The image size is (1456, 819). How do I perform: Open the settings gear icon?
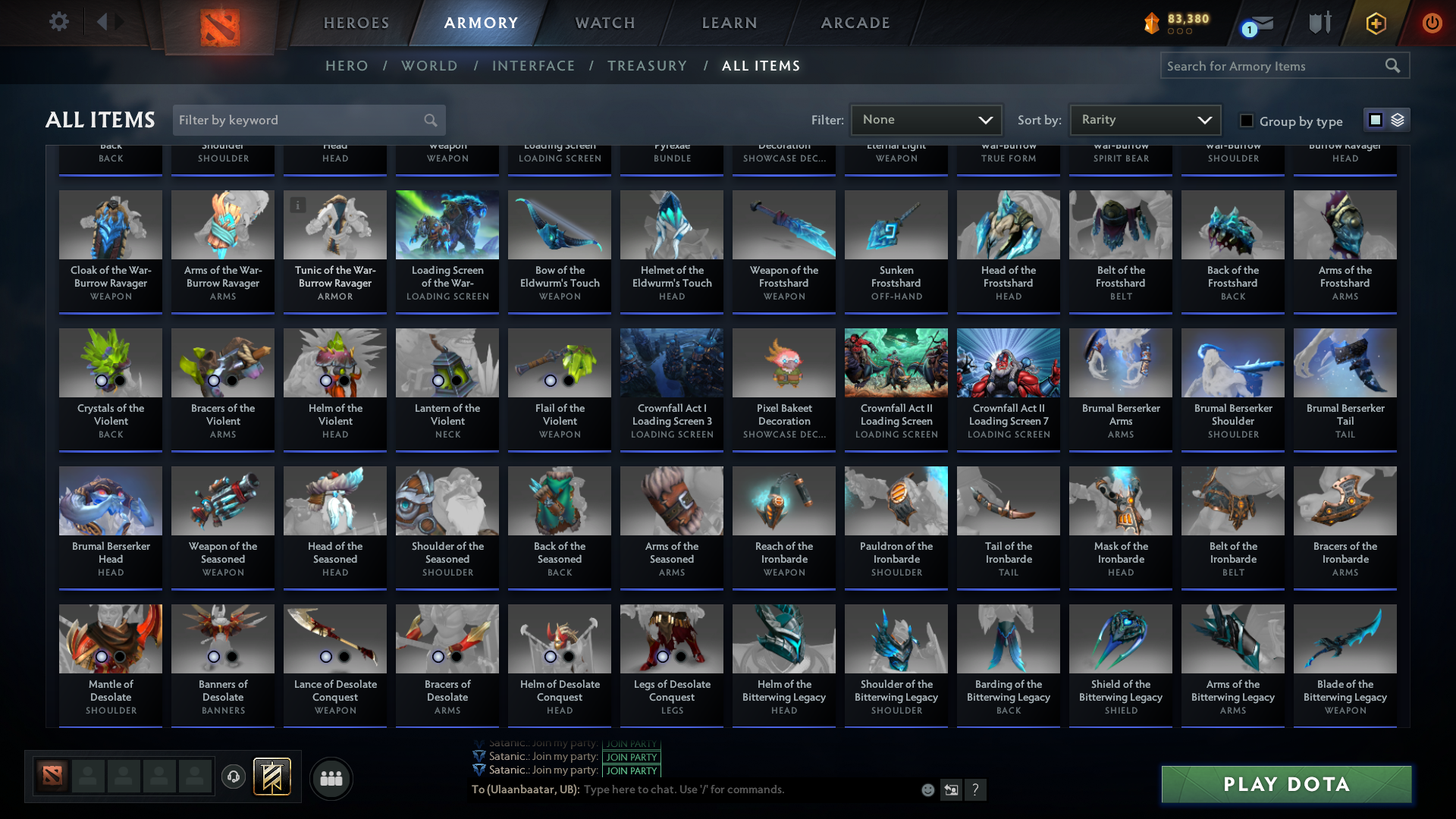tap(59, 21)
